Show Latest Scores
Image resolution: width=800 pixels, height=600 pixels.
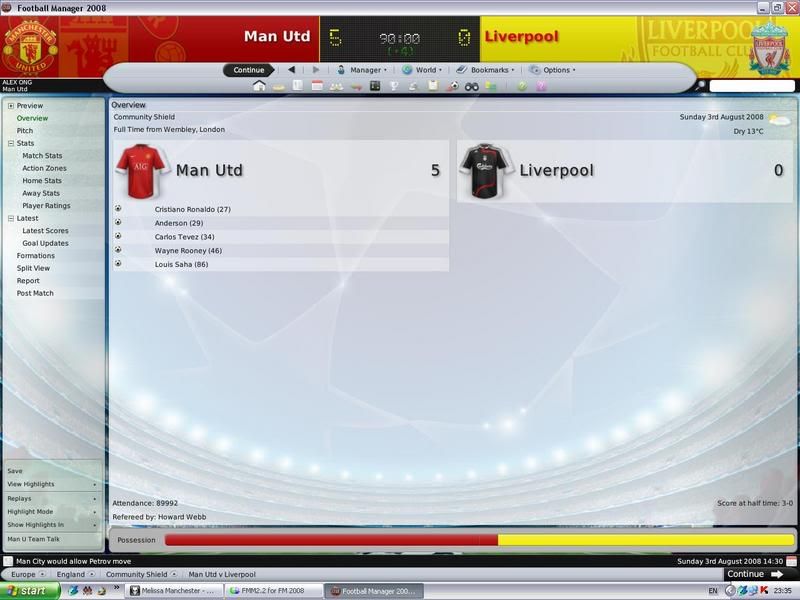45,231
